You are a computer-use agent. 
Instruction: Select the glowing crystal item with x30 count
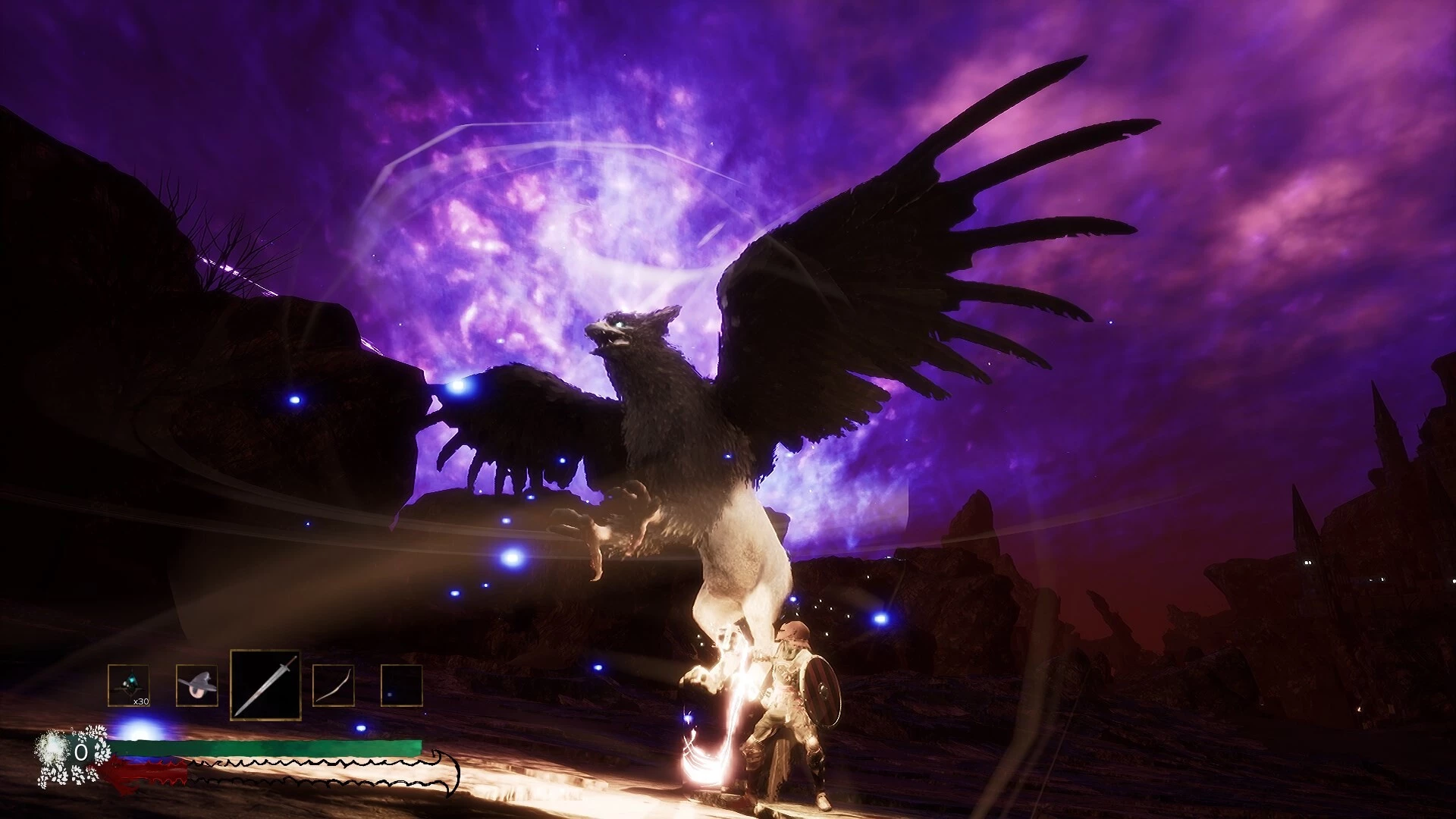128,686
